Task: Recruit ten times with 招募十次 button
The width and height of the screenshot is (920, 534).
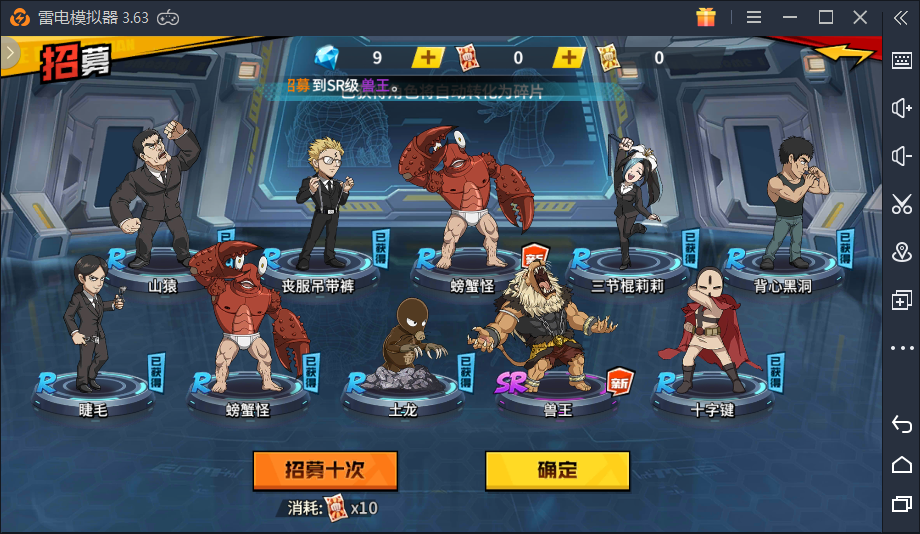Action: (x=325, y=470)
